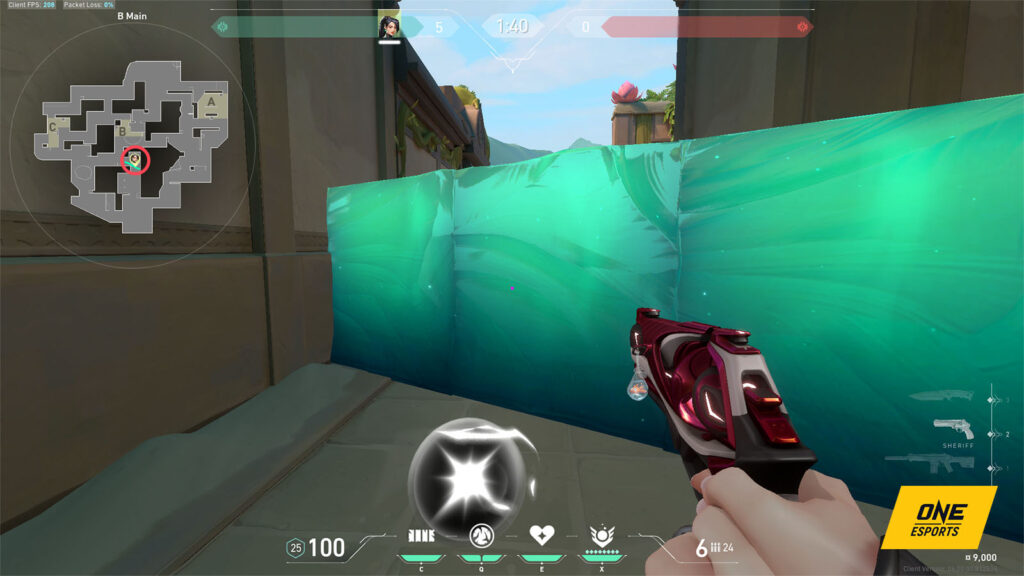Select the Sage agent portrait
The height and width of the screenshot is (576, 1024).
389,26
